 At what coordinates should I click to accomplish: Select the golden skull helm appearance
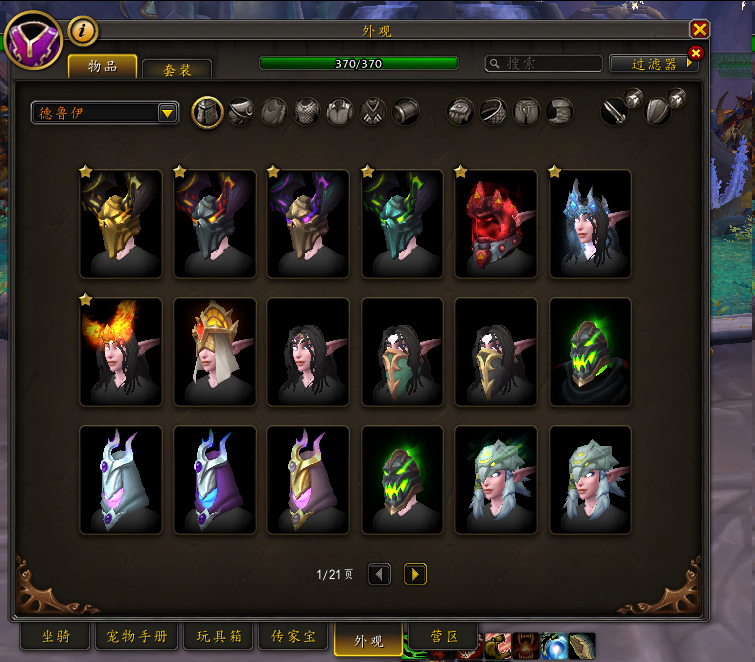120,224
